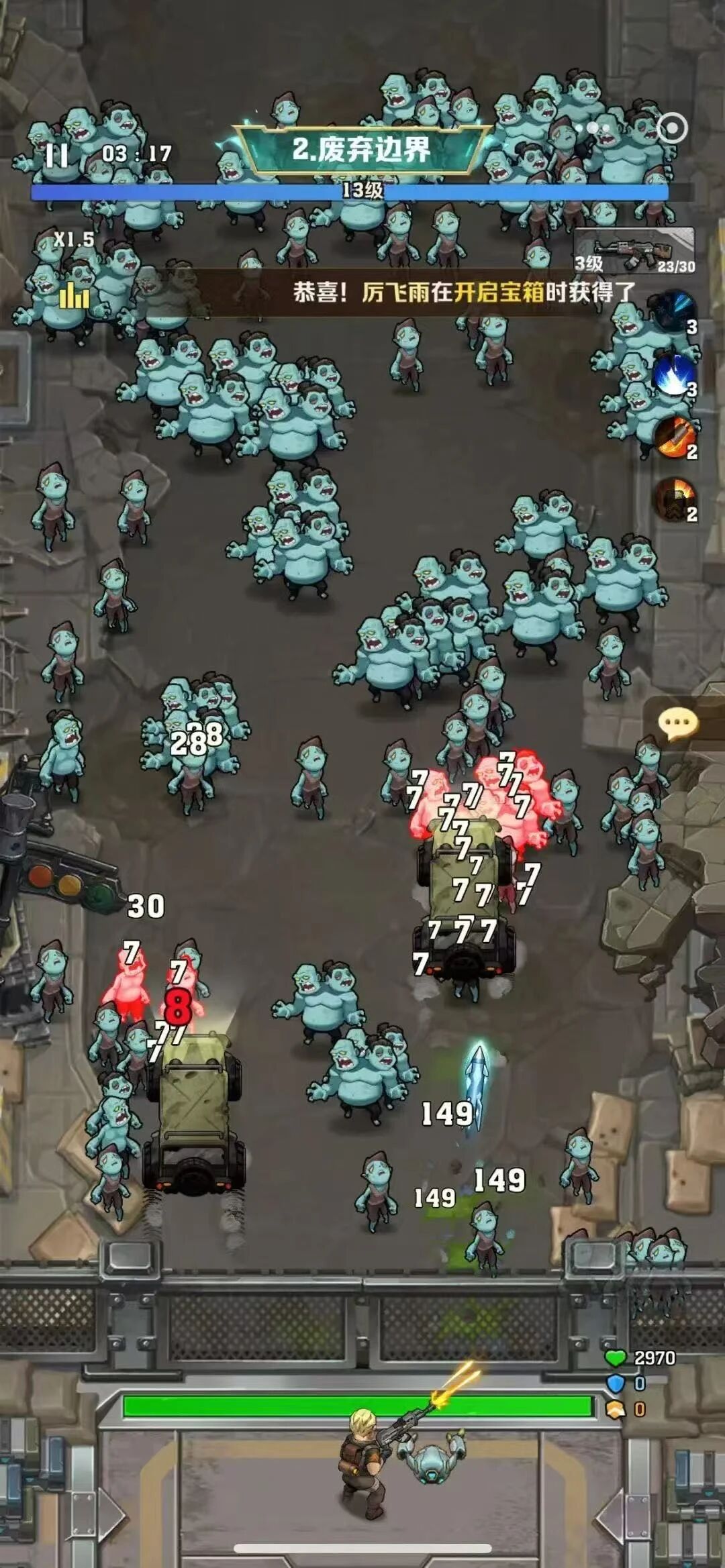The height and width of the screenshot is (1568, 725).
Task: Open the chat speech bubble
Action: [678, 723]
